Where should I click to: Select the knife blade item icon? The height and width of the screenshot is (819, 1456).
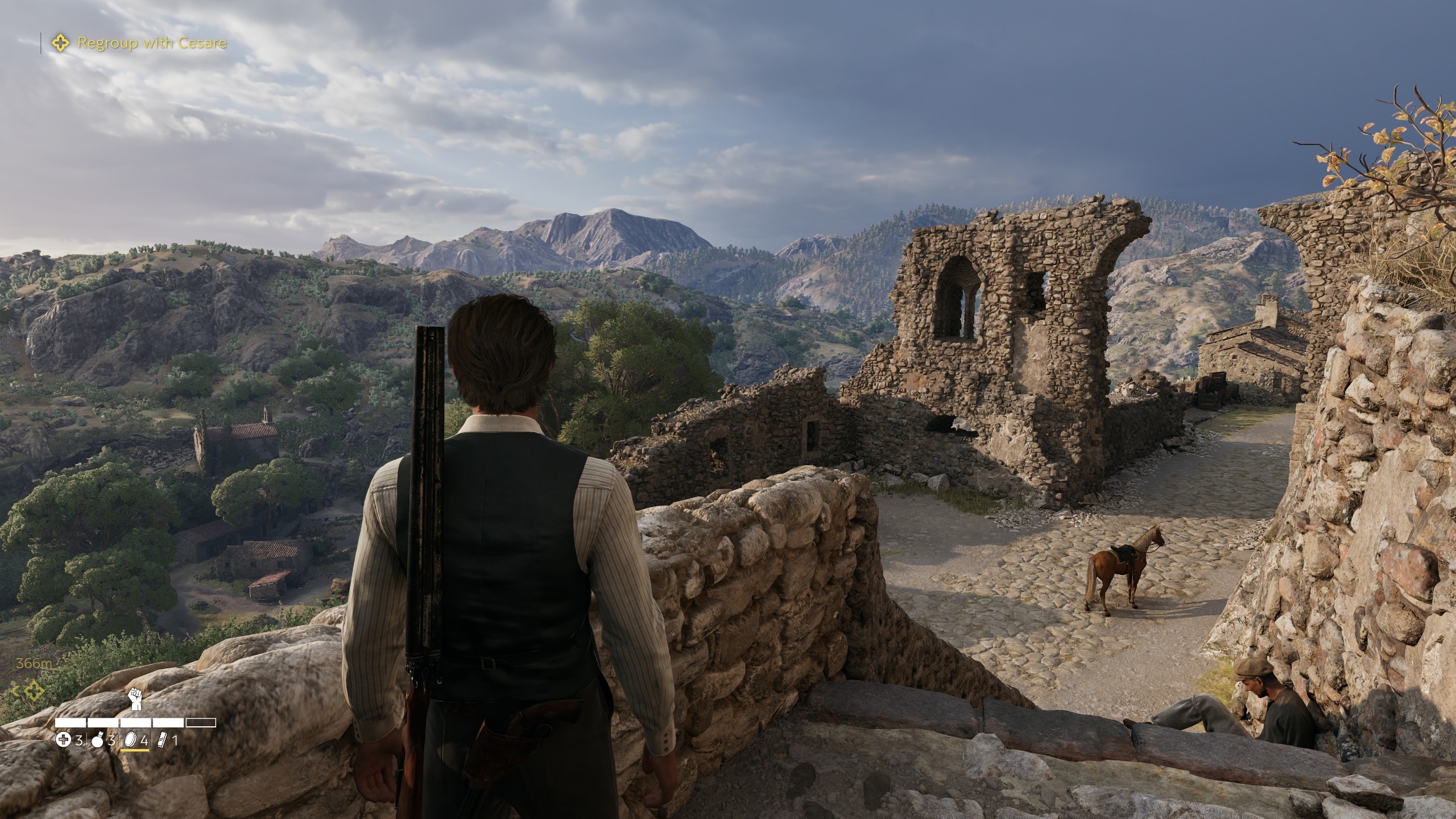162,740
